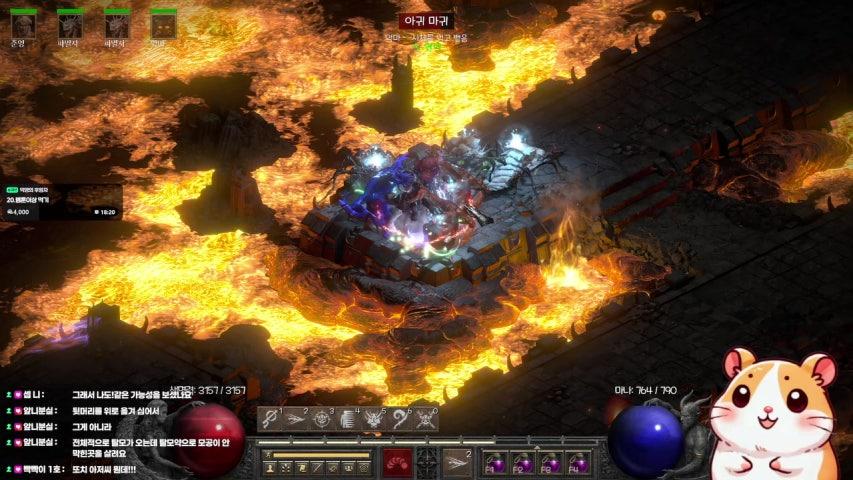Drink the purple potion in belt slot F4
853x480 pixels.
tap(576, 462)
